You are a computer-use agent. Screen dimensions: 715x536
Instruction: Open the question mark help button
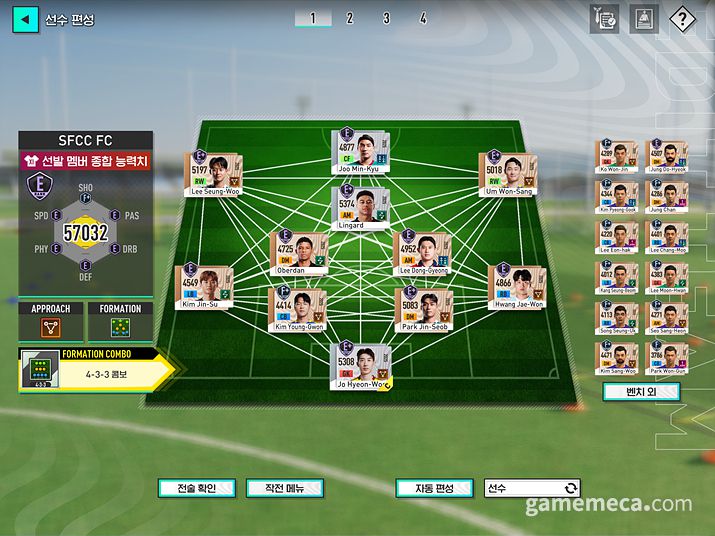click(x=682, y=19)
